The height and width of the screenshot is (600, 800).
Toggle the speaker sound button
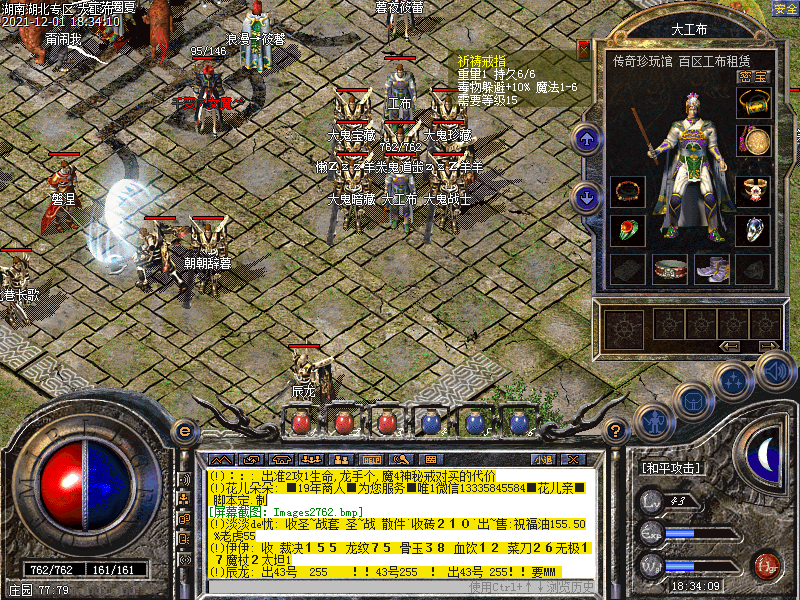[x=774, y=370]
